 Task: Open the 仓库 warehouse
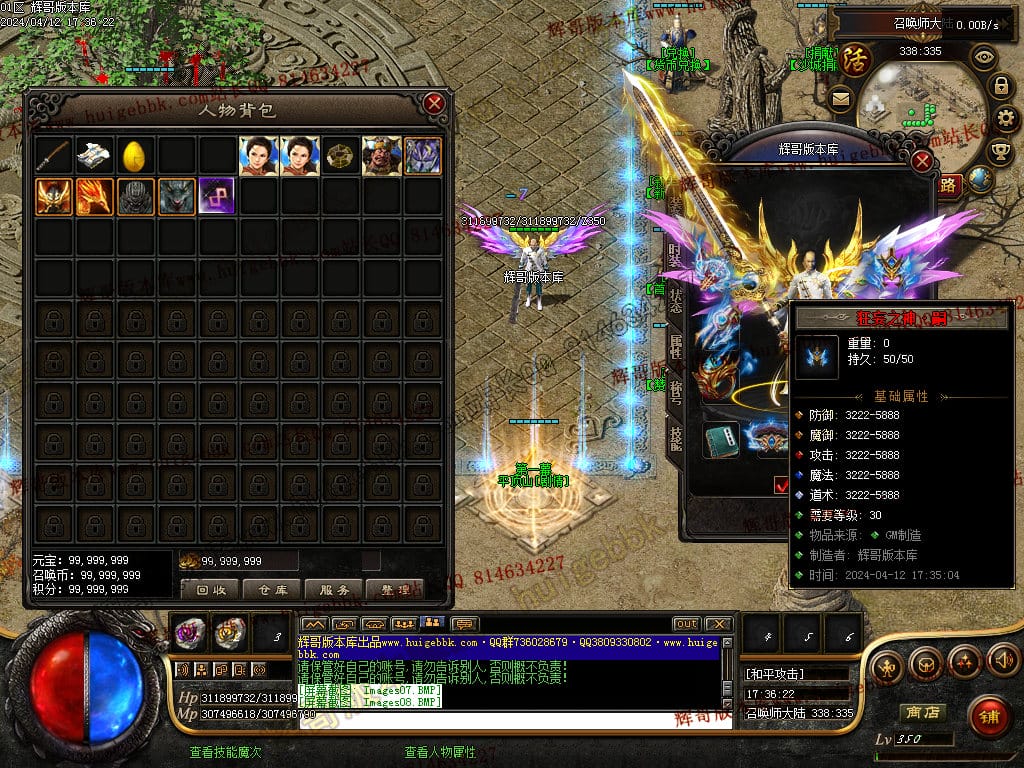[x=272, y=589]
